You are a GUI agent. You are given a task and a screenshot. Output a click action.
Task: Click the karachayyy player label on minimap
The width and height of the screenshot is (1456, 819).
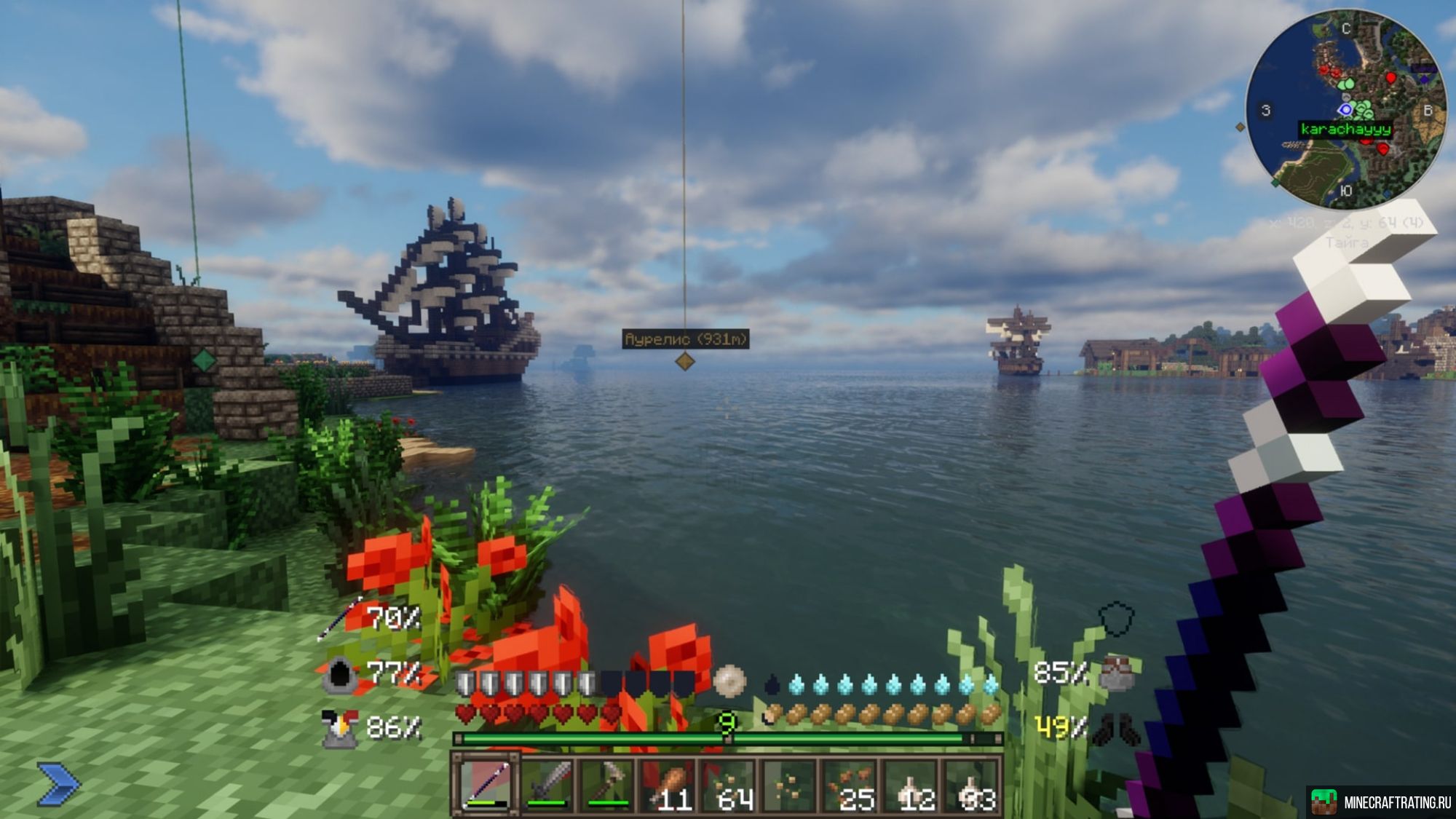1345,130
